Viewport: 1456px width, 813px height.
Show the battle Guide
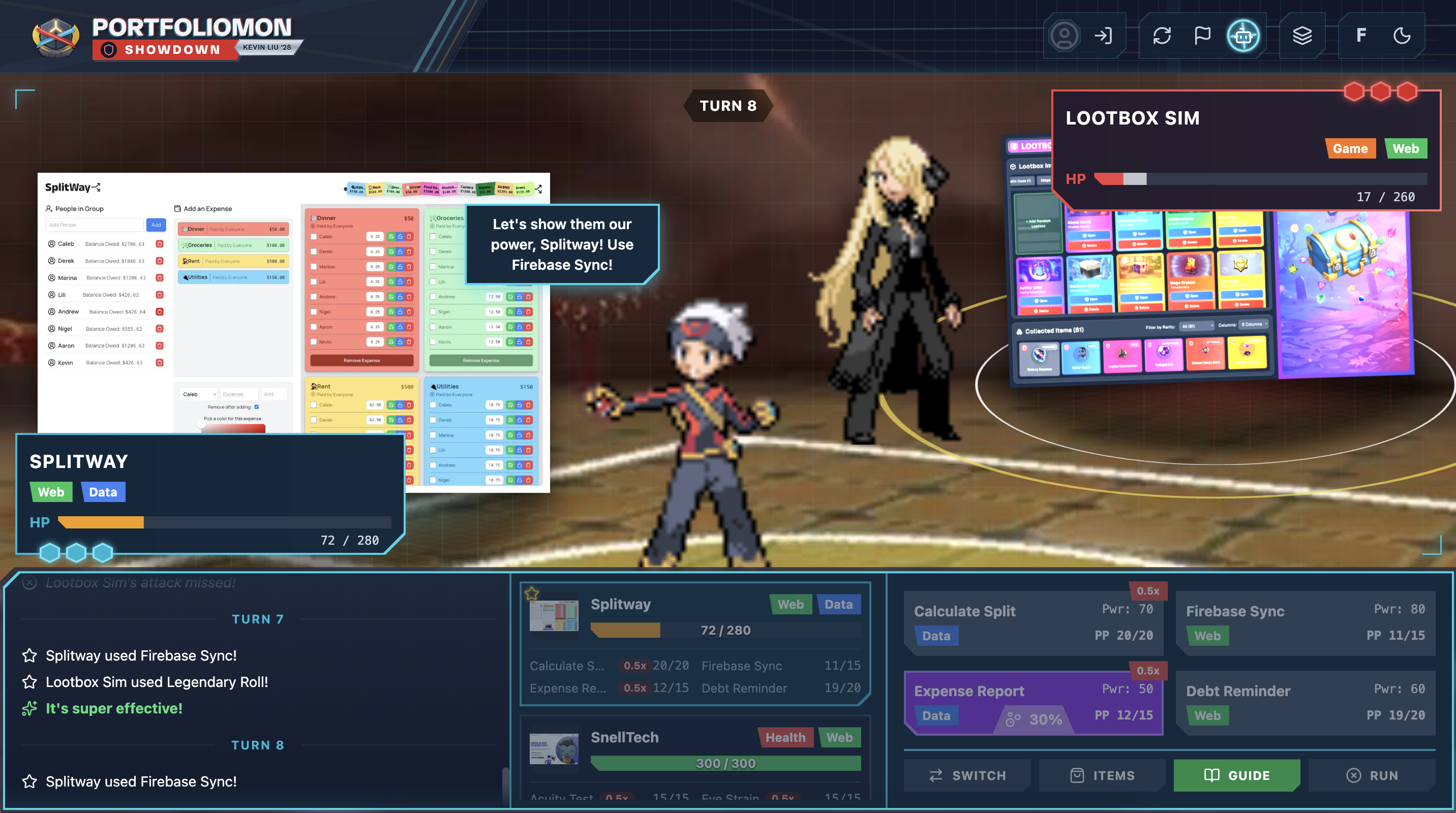[x=1237, y=775]
